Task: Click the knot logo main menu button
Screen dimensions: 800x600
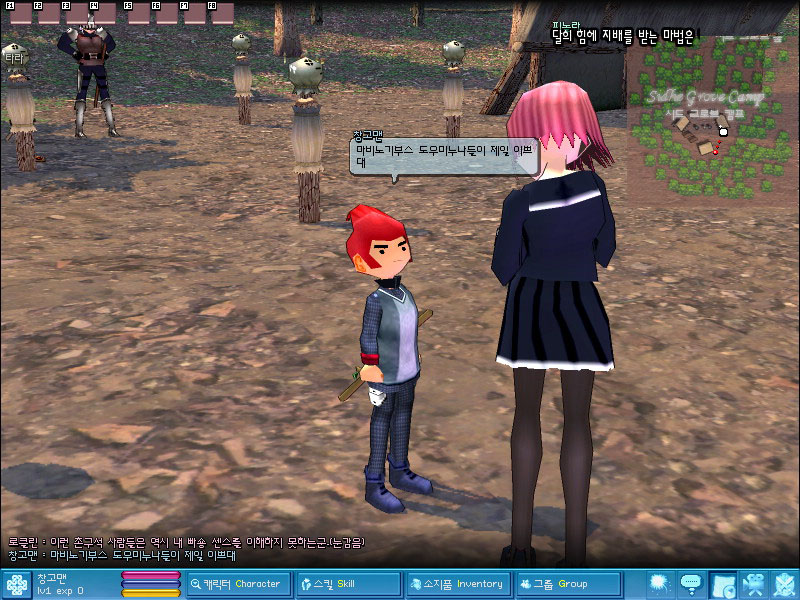Action: point(17,584)
